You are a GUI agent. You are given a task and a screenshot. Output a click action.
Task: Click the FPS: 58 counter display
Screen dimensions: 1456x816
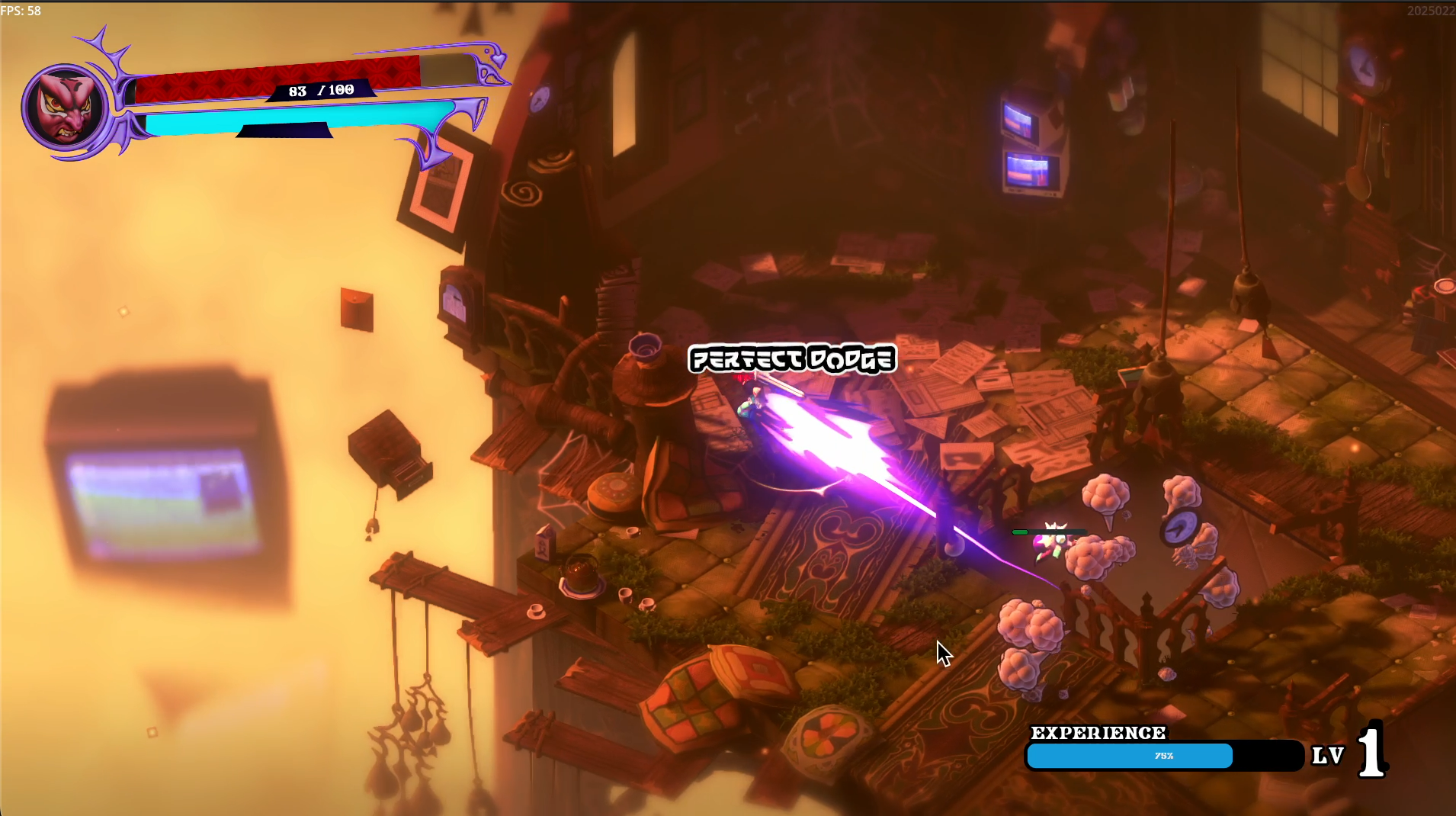click(x=21, y=11)
